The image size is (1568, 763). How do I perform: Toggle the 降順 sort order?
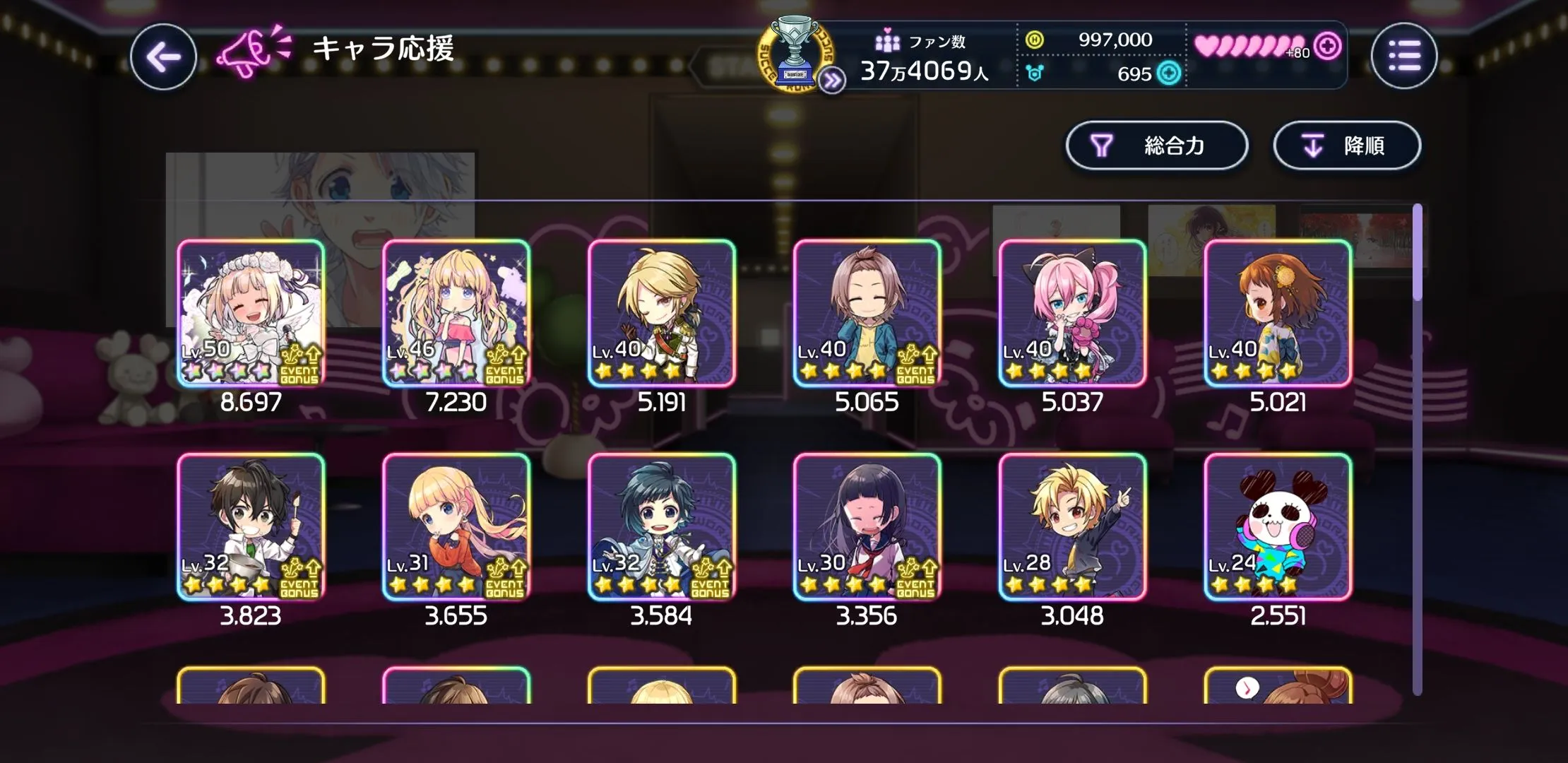point(1346,146)
